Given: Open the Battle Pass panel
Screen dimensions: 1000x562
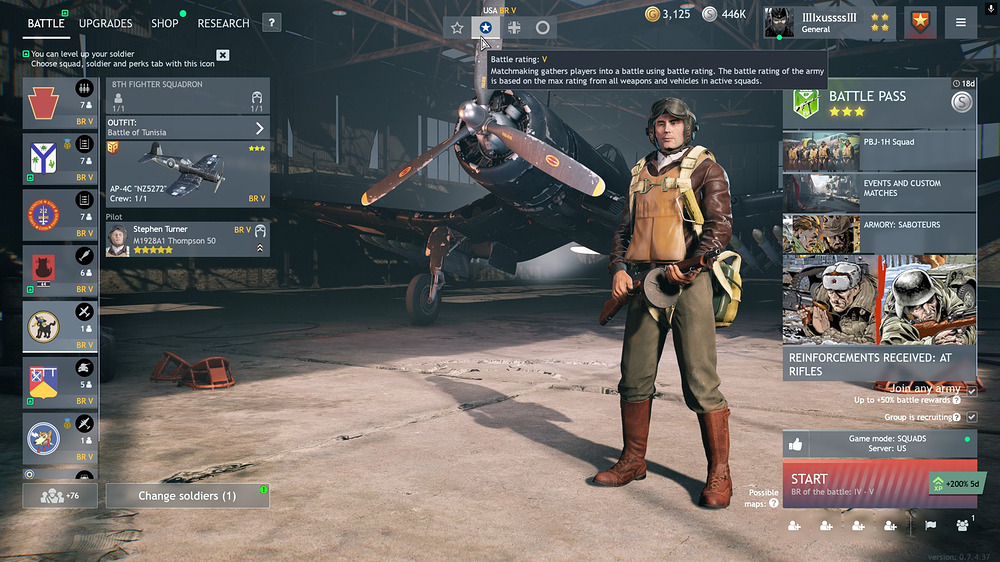Looking at the screenshot, I should click(878, 103).
